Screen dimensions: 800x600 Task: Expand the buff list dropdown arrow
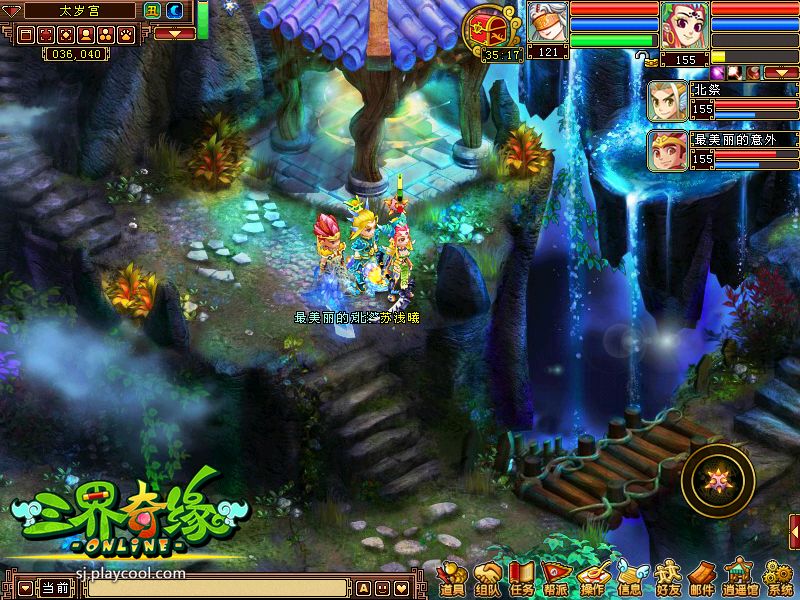coord(780,73)
